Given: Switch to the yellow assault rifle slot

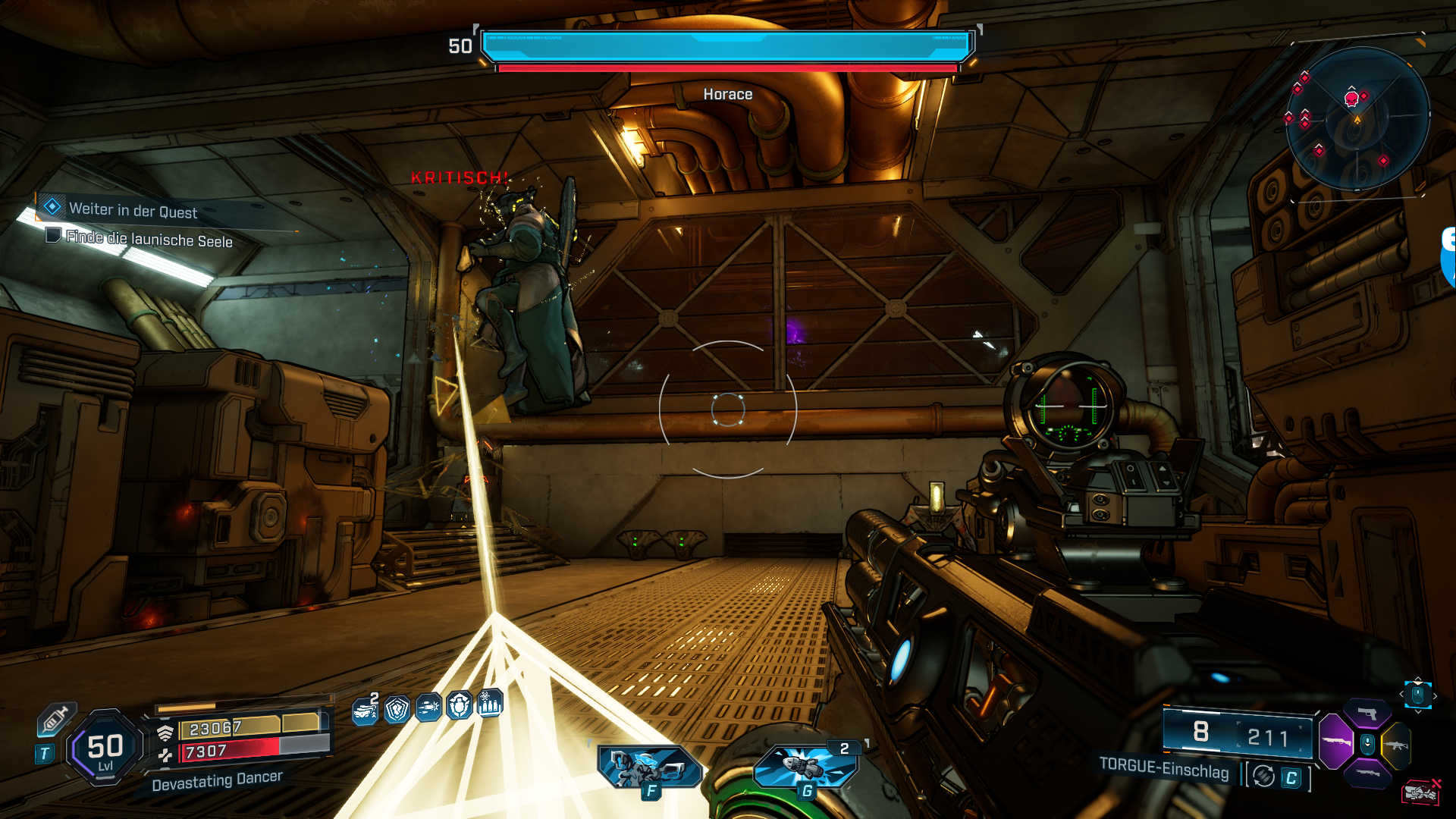Looking at the screenshot, I should click(x=1396, y=745).
